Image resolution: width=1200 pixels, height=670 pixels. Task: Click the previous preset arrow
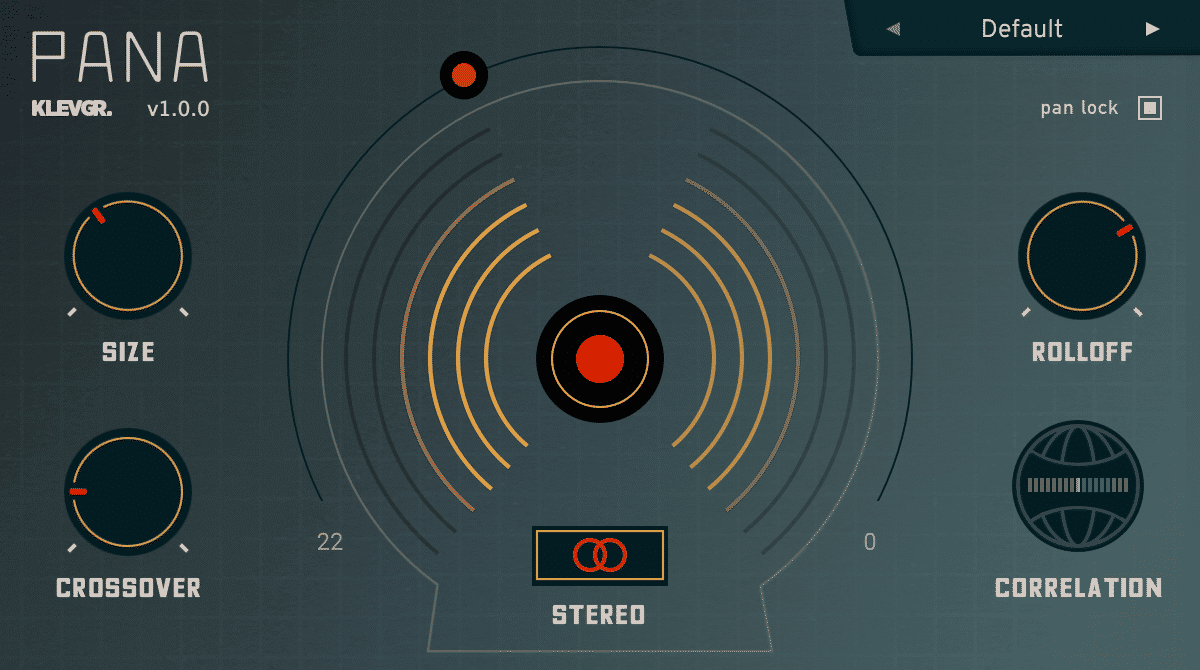tap(894, 29)
